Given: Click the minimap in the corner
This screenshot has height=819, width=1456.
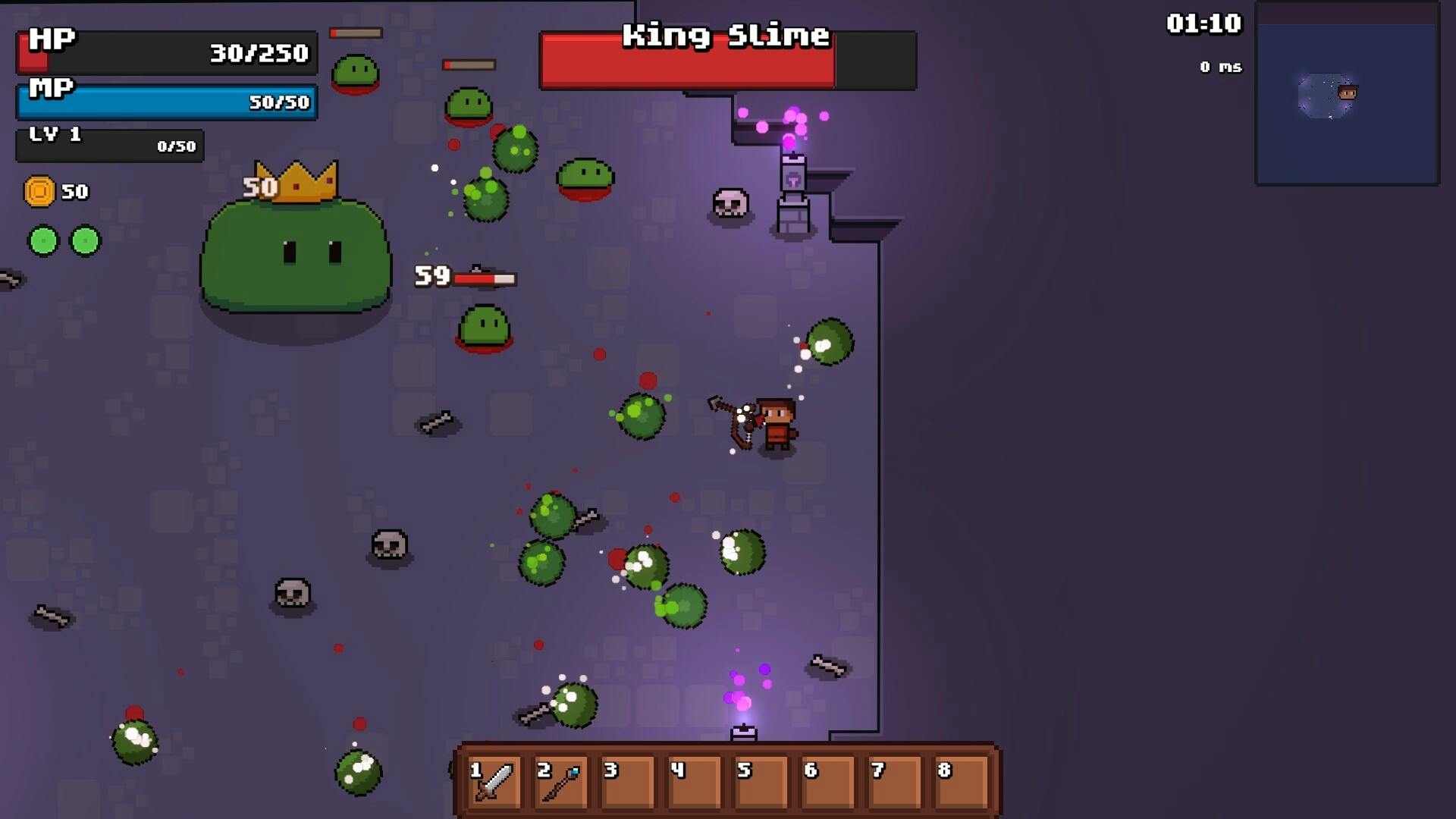Looking at the screenshot, I should click(x=1347, y=93).
